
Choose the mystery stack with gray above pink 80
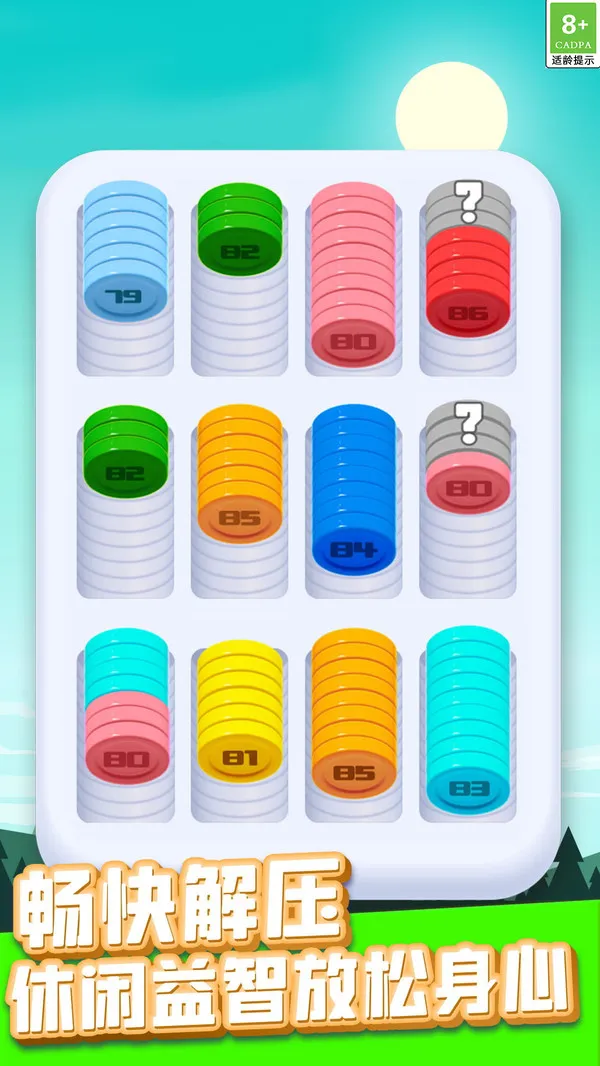pyautogui.click(x=468, y=470)
